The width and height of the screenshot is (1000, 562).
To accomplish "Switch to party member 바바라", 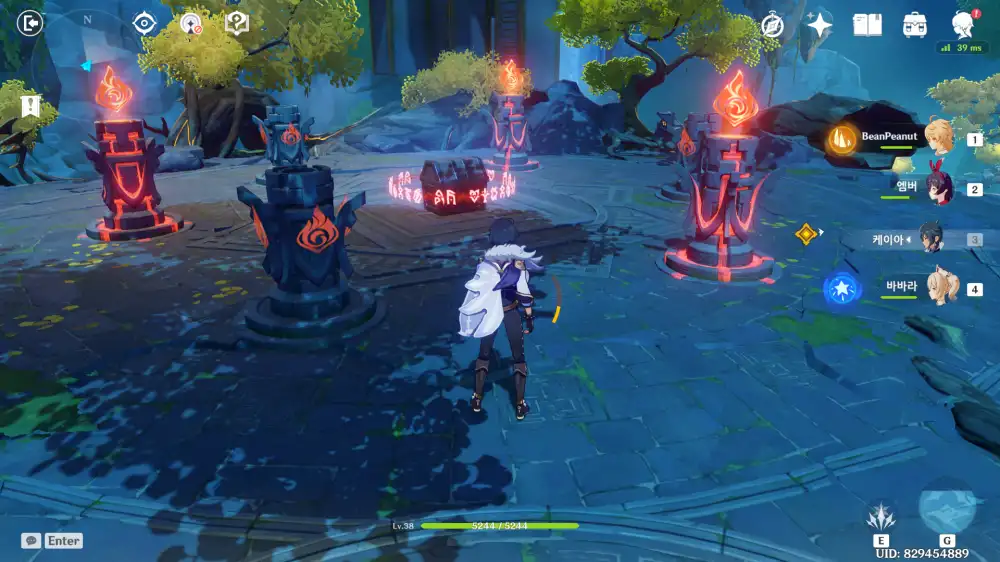I will (x=938, y=288).
